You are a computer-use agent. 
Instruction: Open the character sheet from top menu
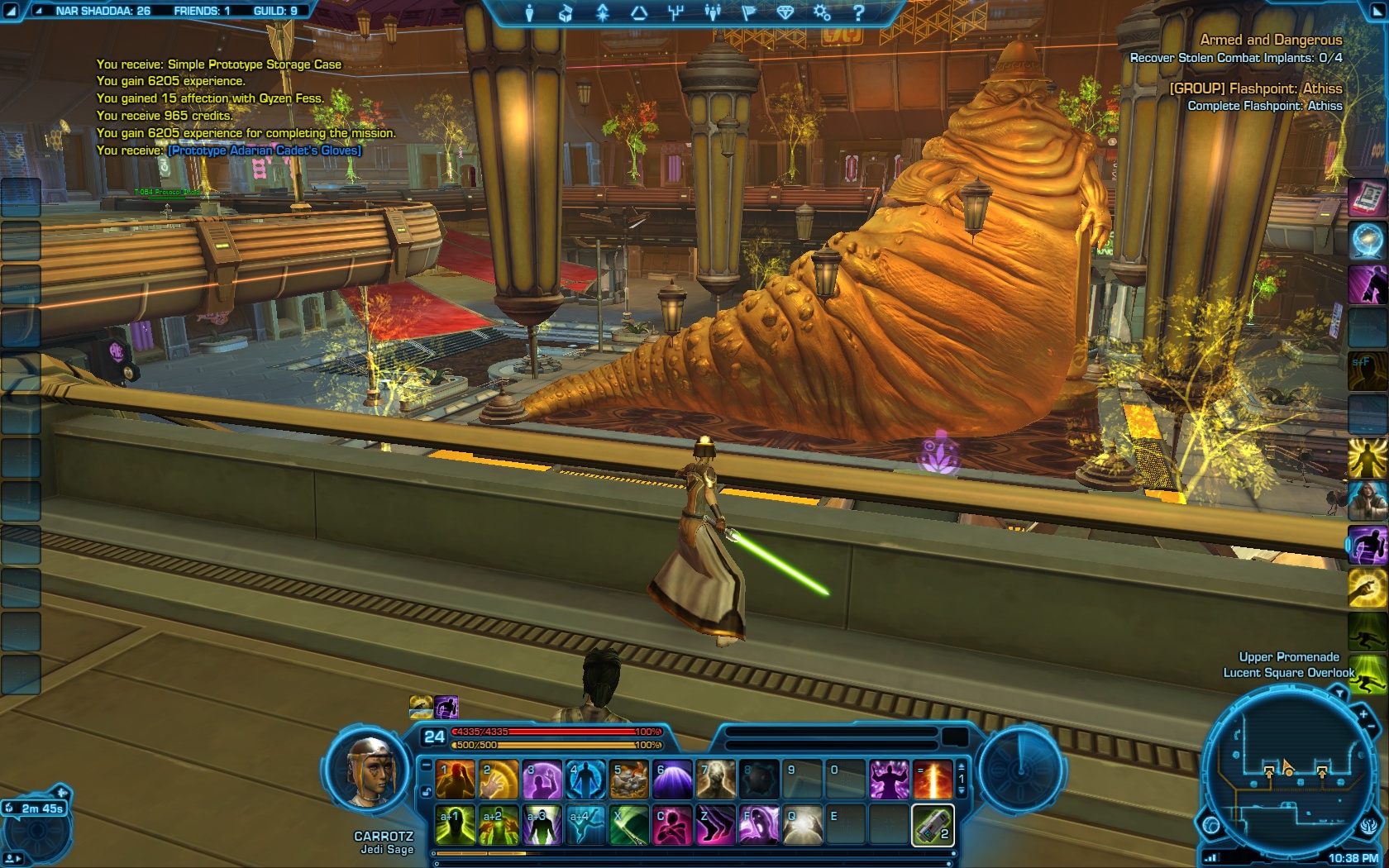[x=529, y=12]
